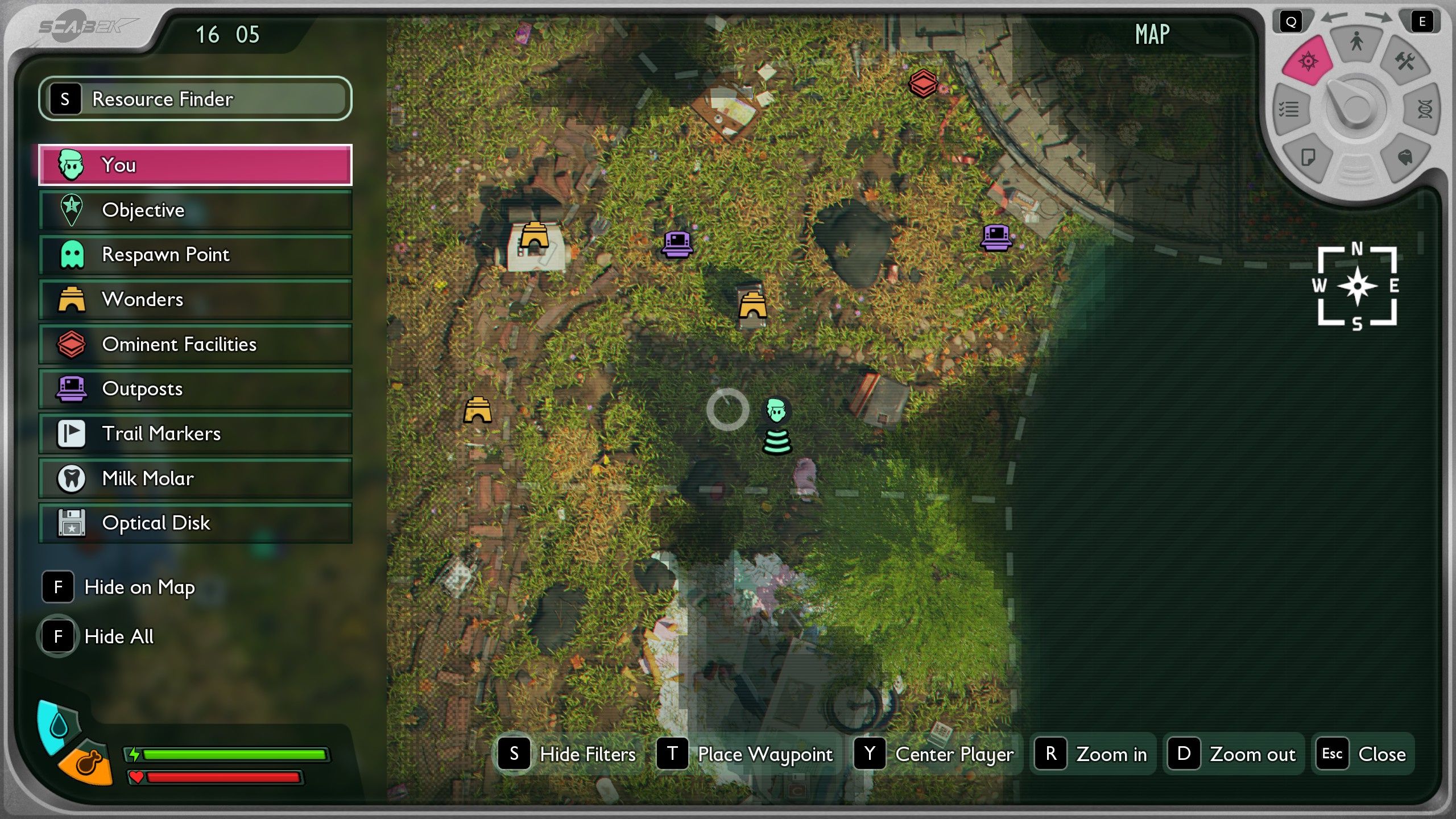Pick the Wonders filter entry
The image size is (1456, 819).
(x=195, y=299)
